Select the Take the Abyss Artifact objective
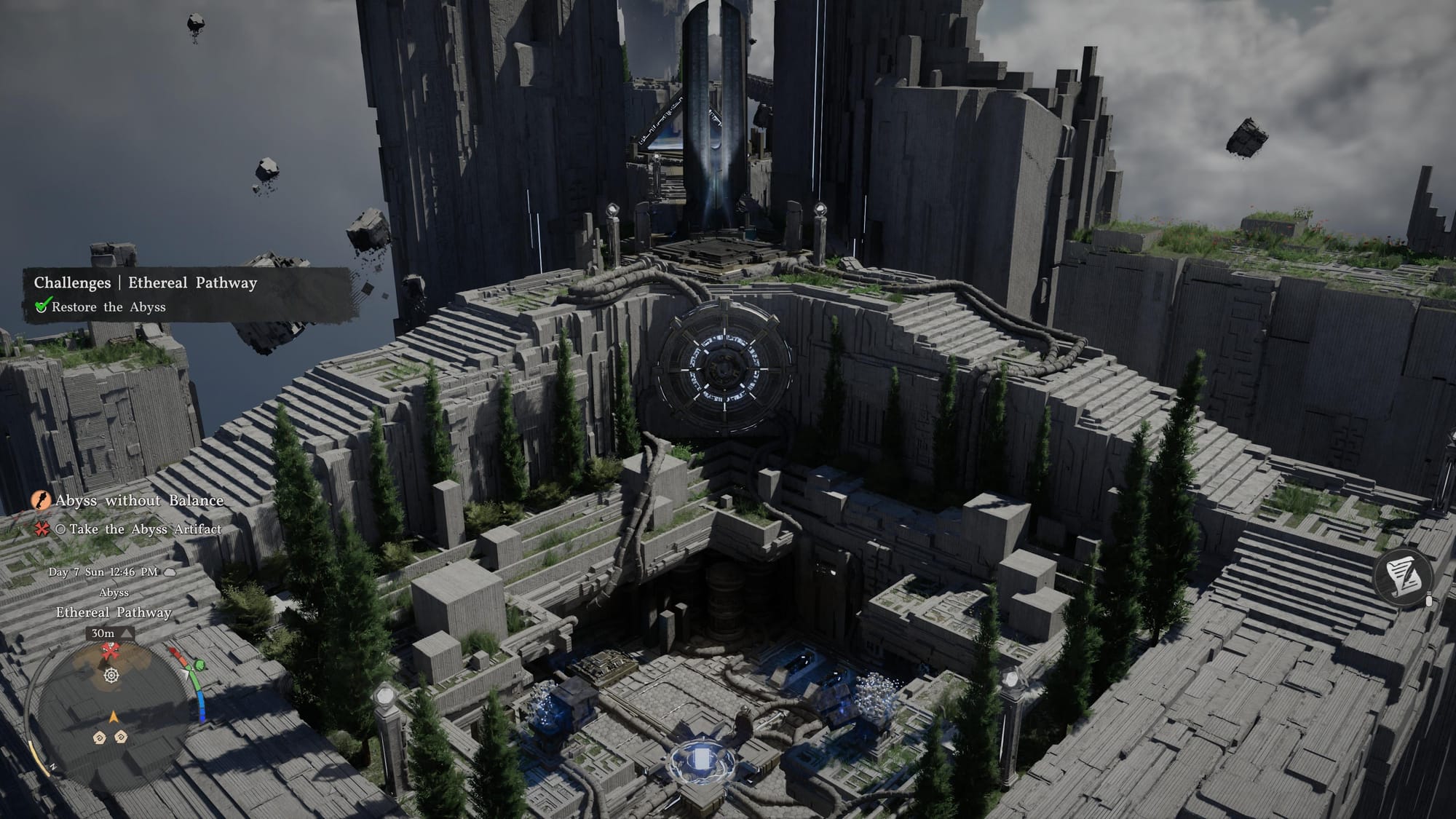Image resolution: width=1456 pixels, height=819 pixels. (x=145, y=529)
